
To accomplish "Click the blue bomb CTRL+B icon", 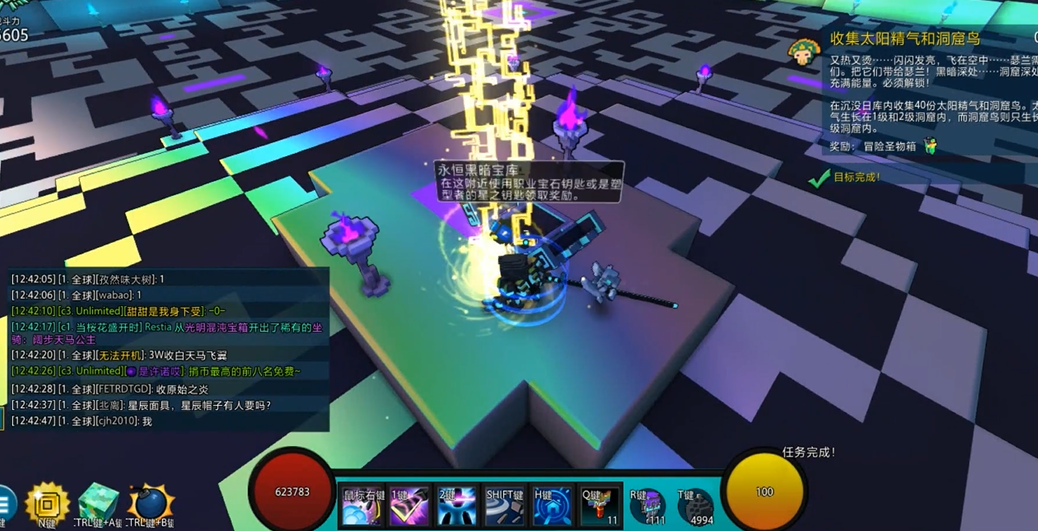I will pos(150,505).
